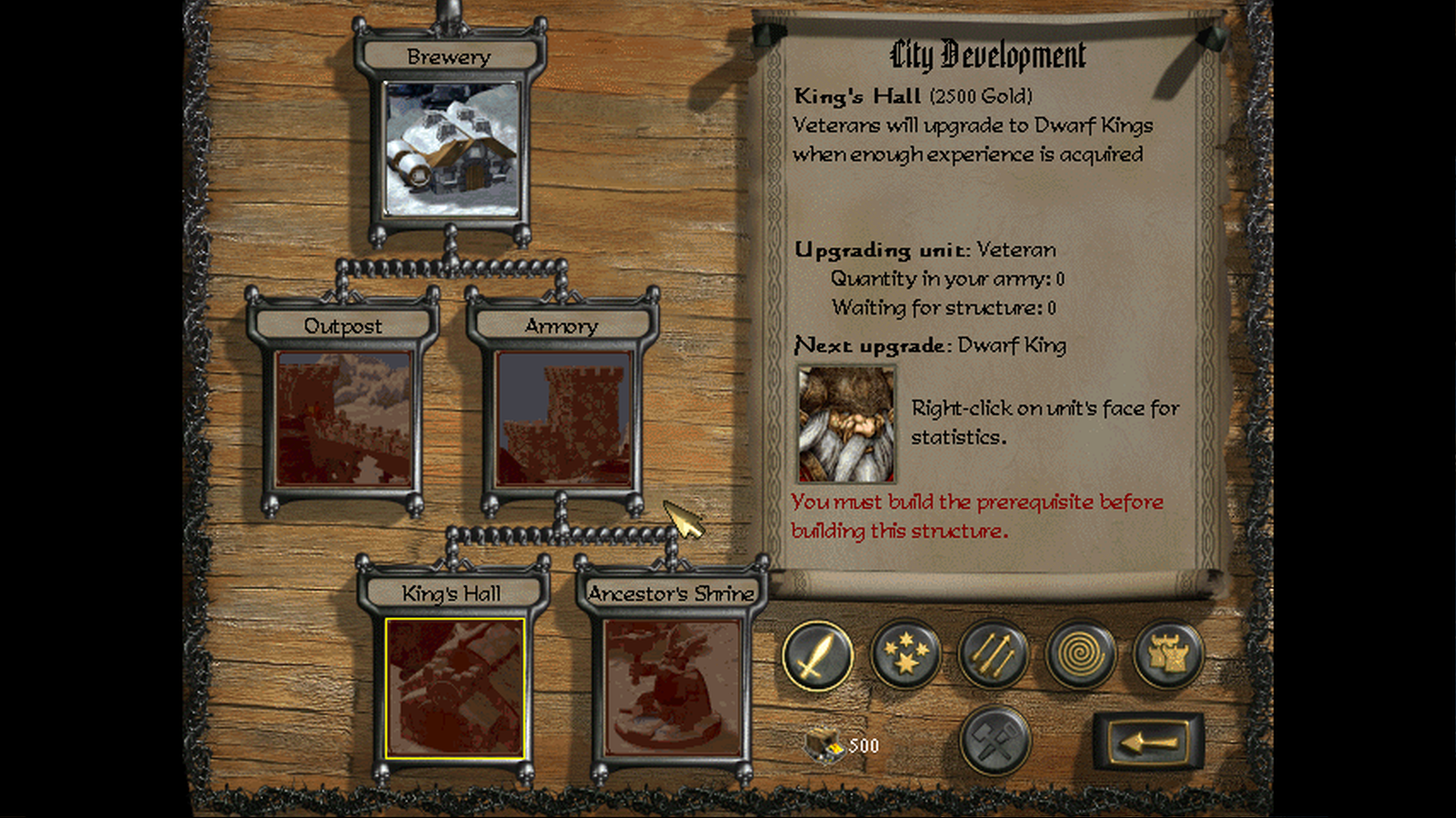Switch to the gold stars category
1456x818 pixels.
(x=905, y=654)
